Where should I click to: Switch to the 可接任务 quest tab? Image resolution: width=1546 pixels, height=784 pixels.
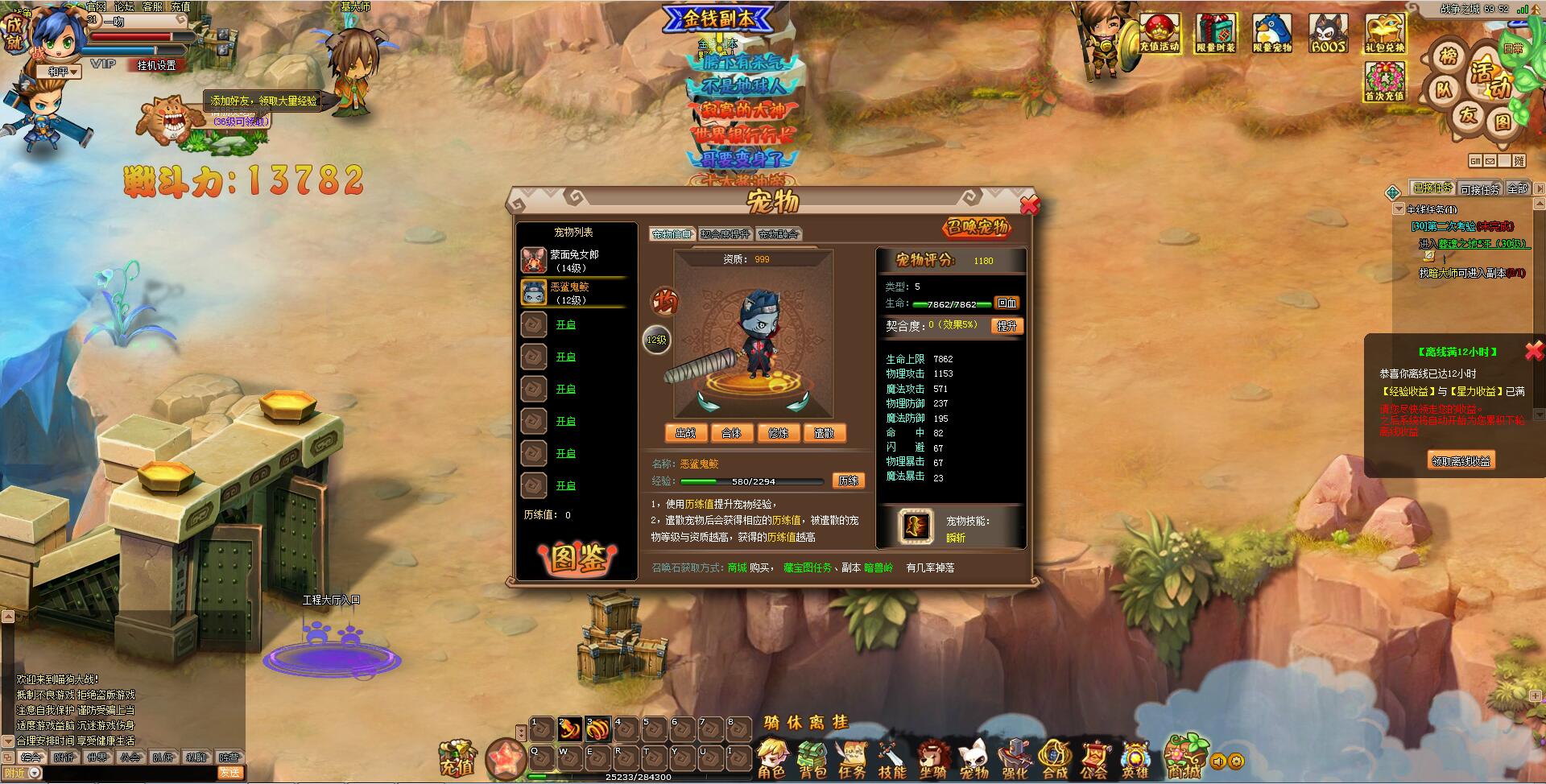coord(1480,188)
